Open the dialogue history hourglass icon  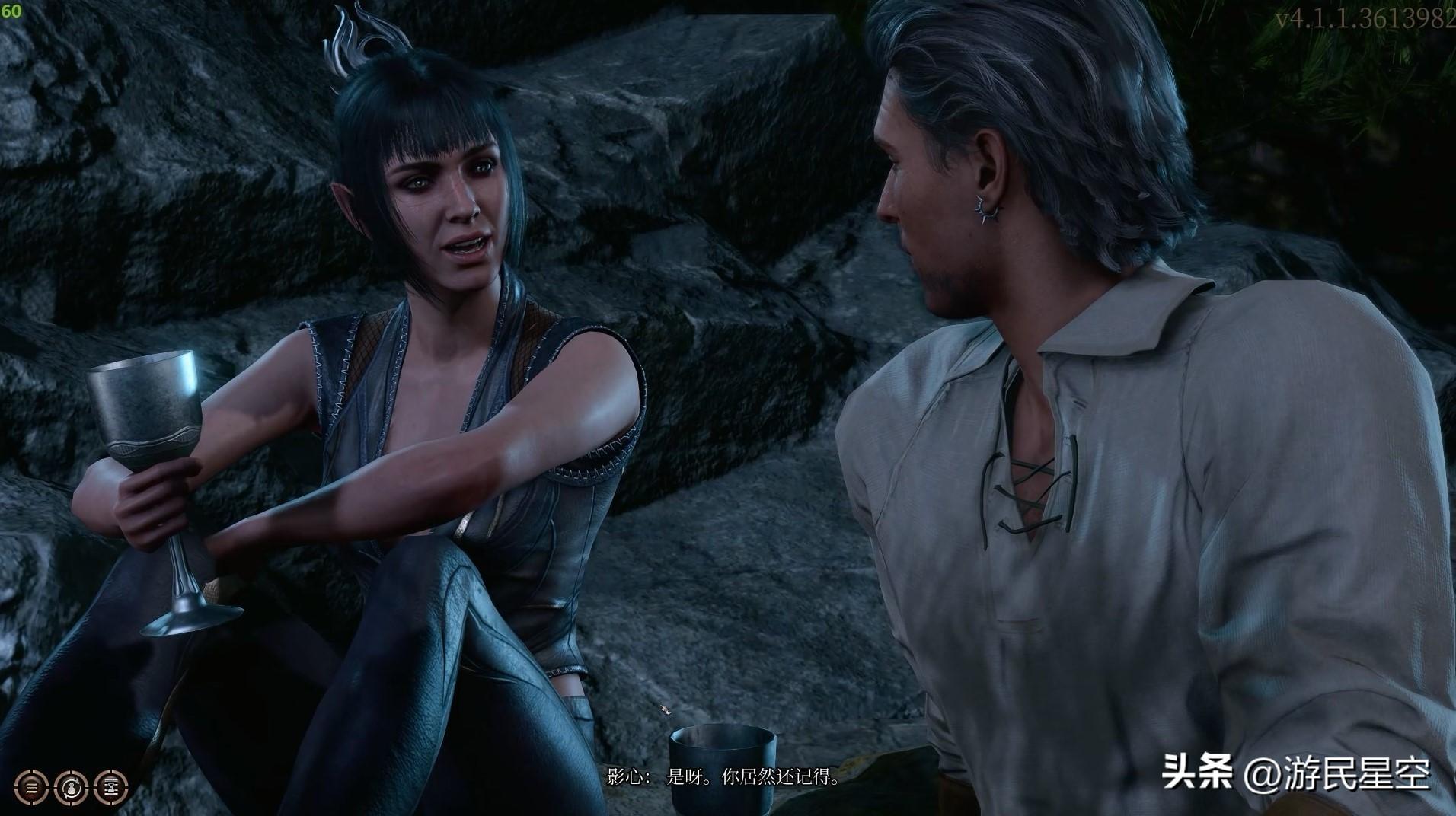(111, 788)
